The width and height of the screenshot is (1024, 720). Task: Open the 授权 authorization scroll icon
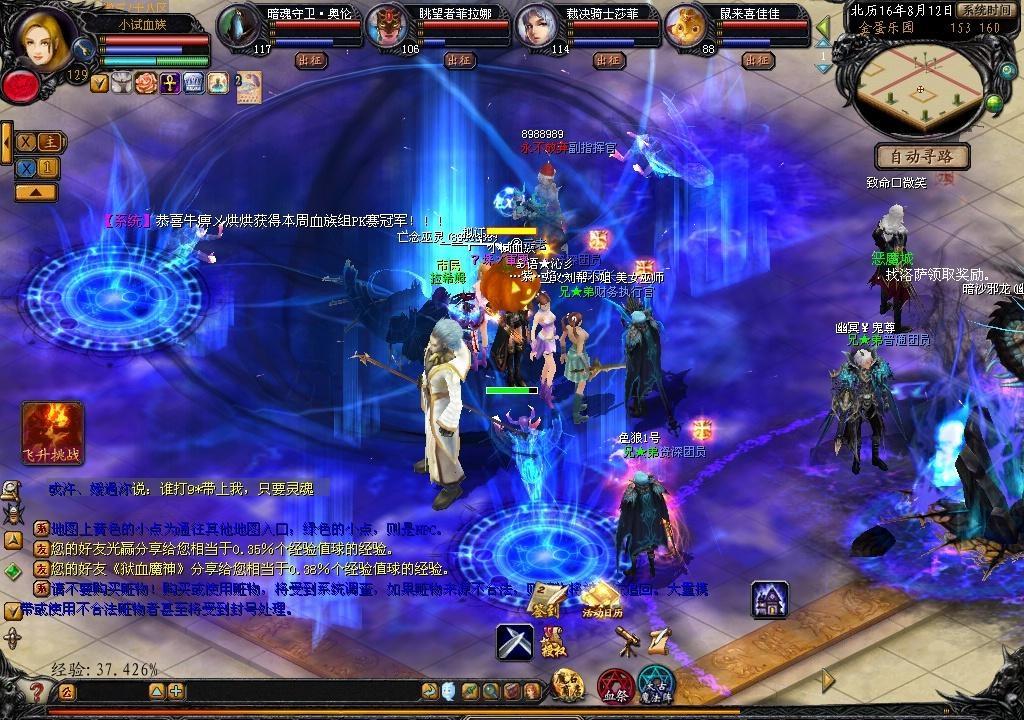(552, 642)
